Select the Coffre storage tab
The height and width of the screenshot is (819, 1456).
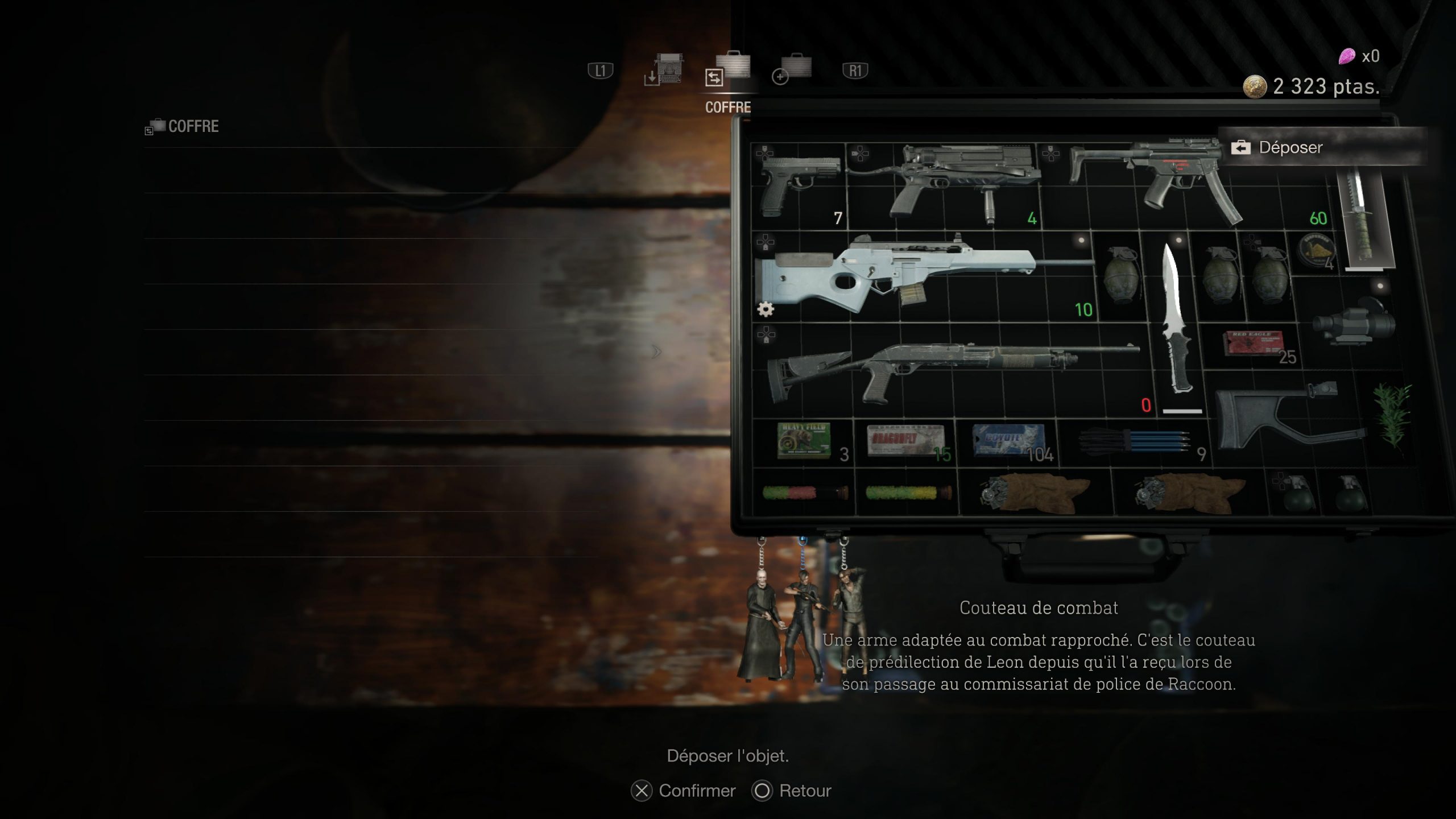pos(729,73)
